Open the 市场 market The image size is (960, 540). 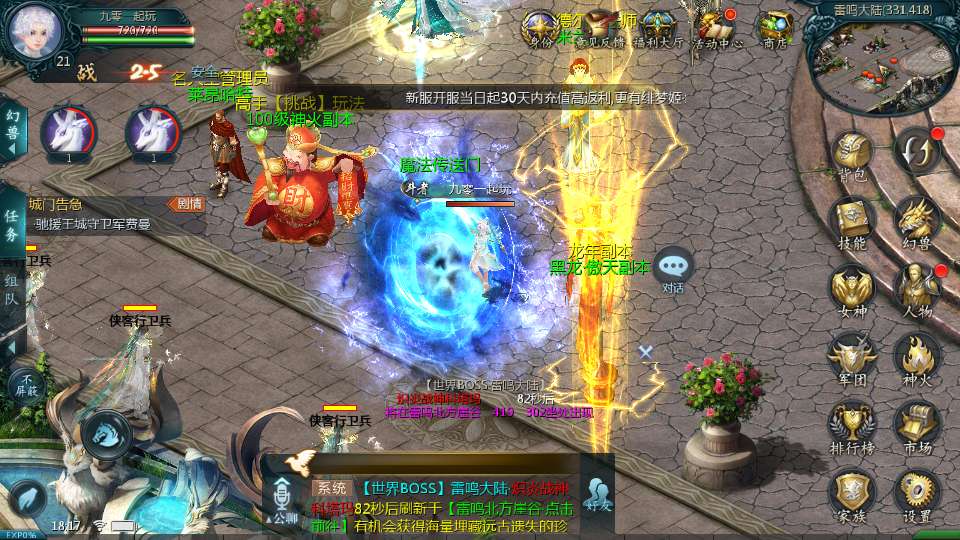[917, 424]
